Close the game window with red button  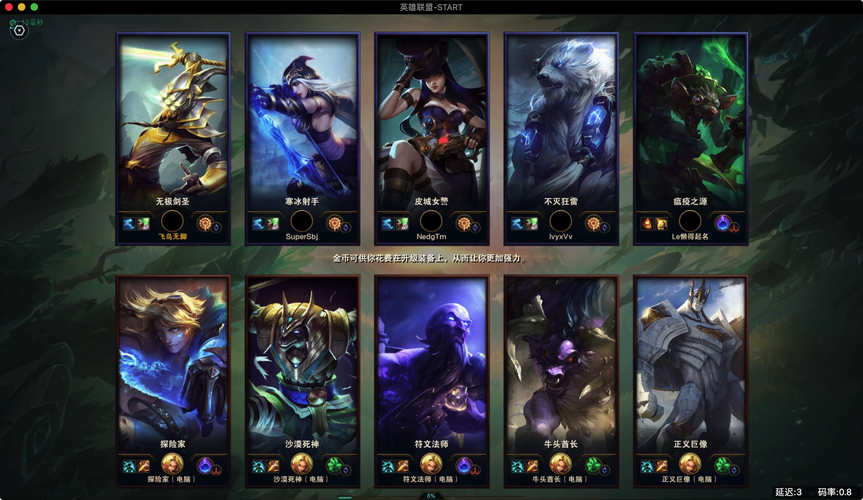point(9,7)
